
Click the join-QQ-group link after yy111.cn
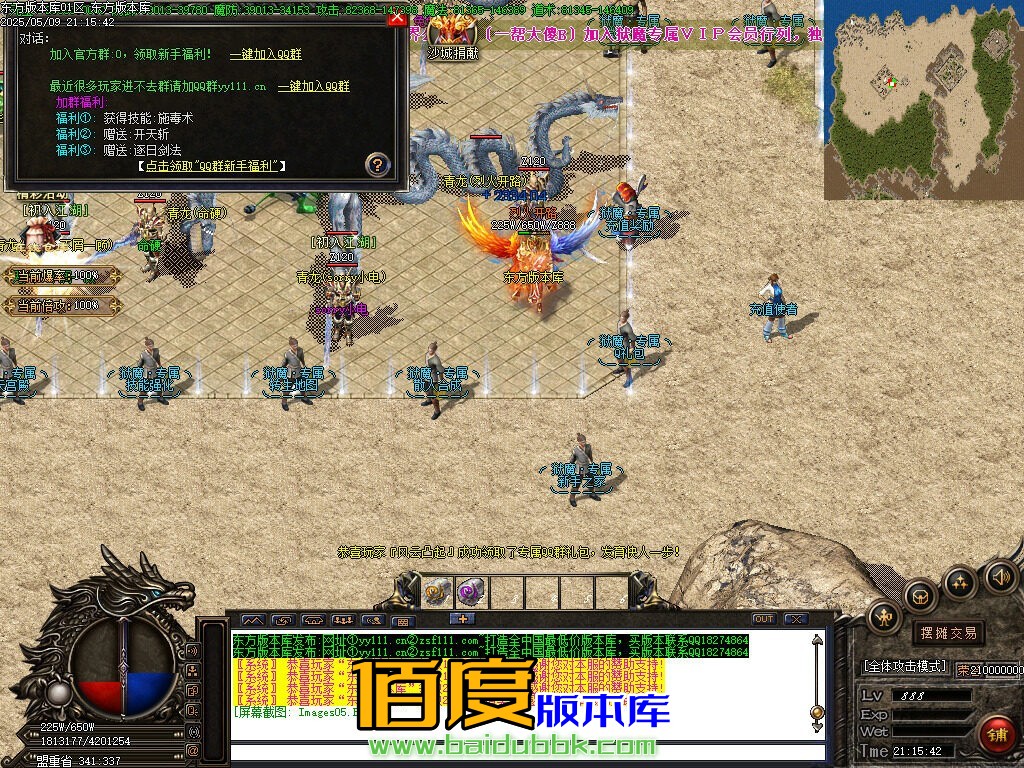pos(313,86)
